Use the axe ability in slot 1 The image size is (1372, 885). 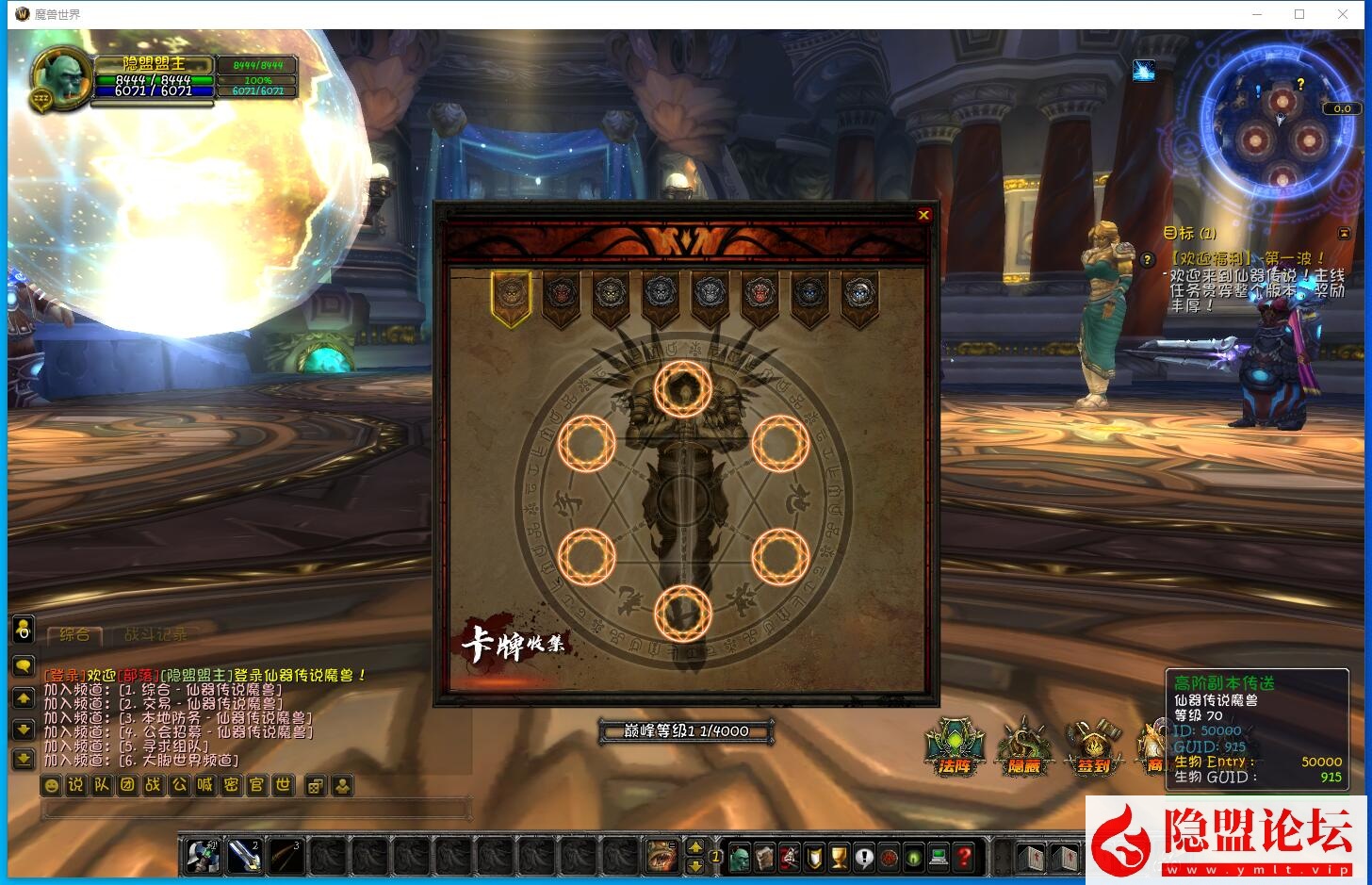(204, 856)
